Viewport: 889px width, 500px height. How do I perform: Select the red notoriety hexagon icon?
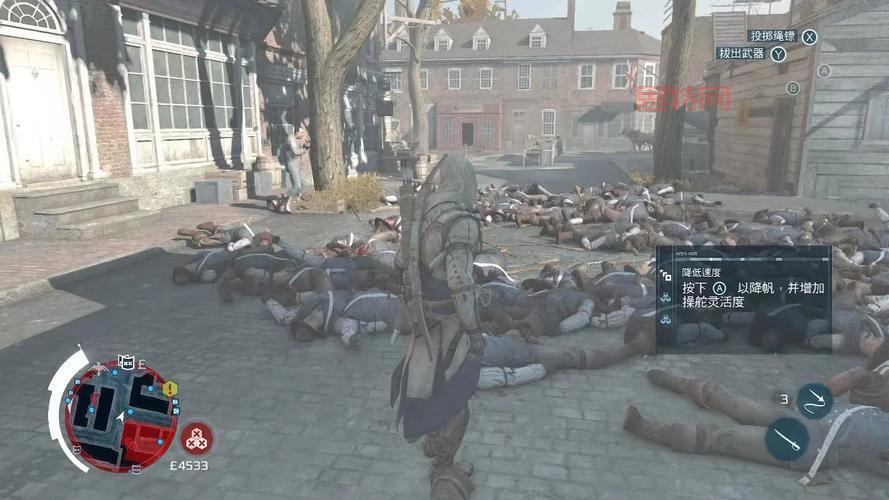[x=196, y=437]
